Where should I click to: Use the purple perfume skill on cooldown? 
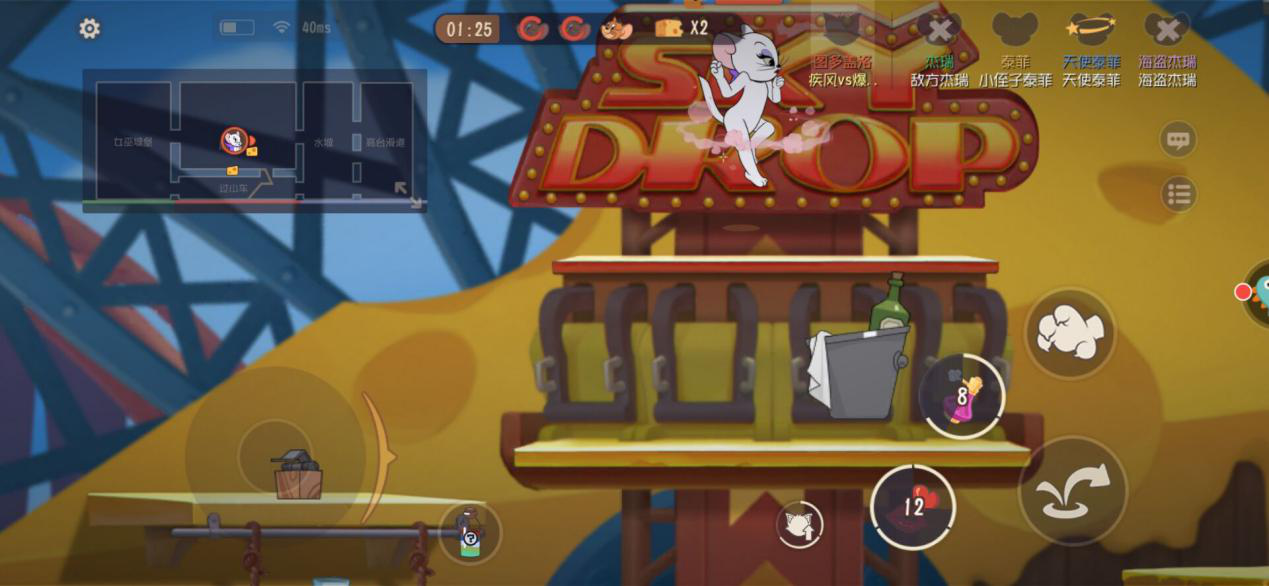coord(961,396)
